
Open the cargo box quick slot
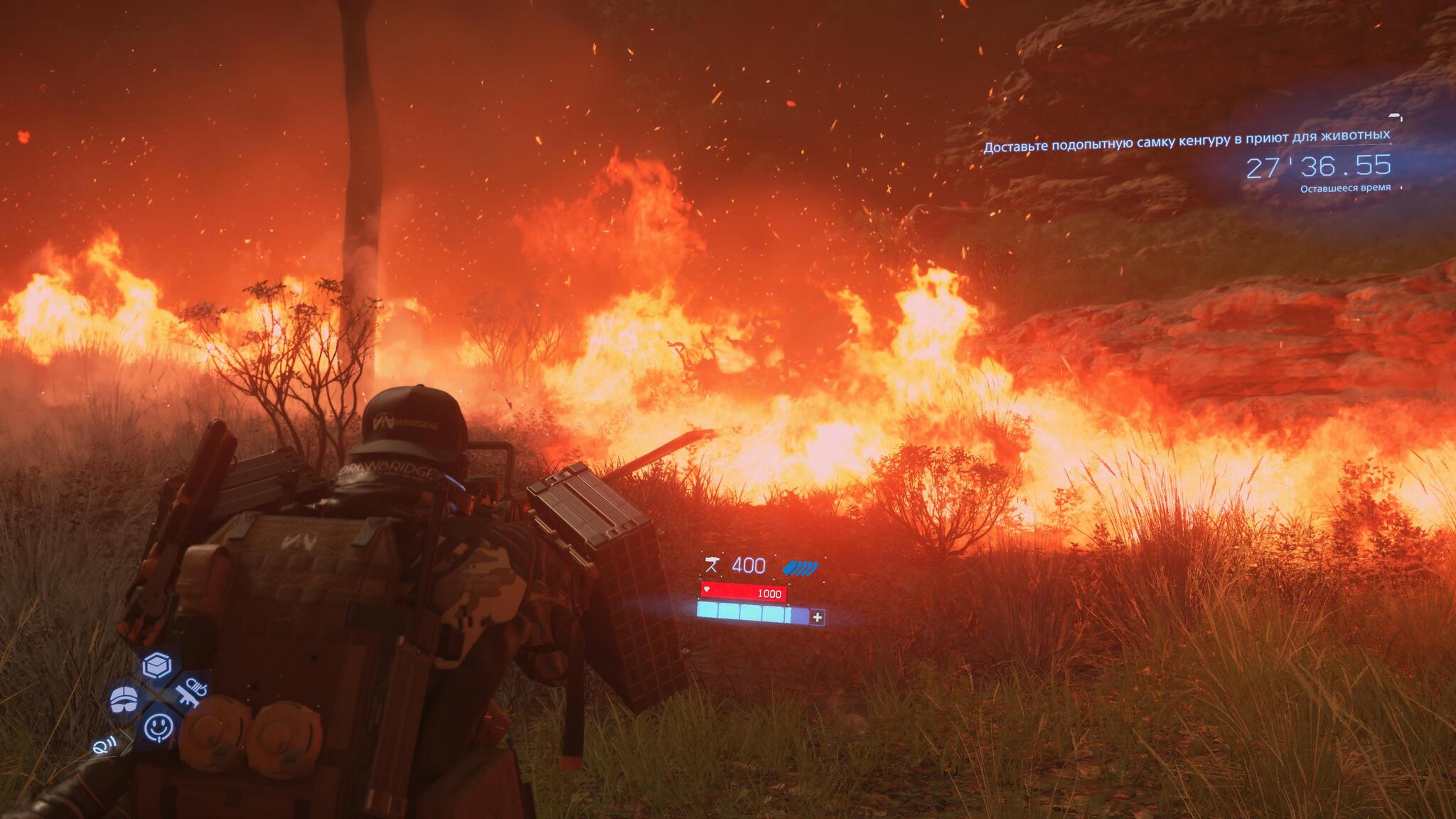coord(157,665)
